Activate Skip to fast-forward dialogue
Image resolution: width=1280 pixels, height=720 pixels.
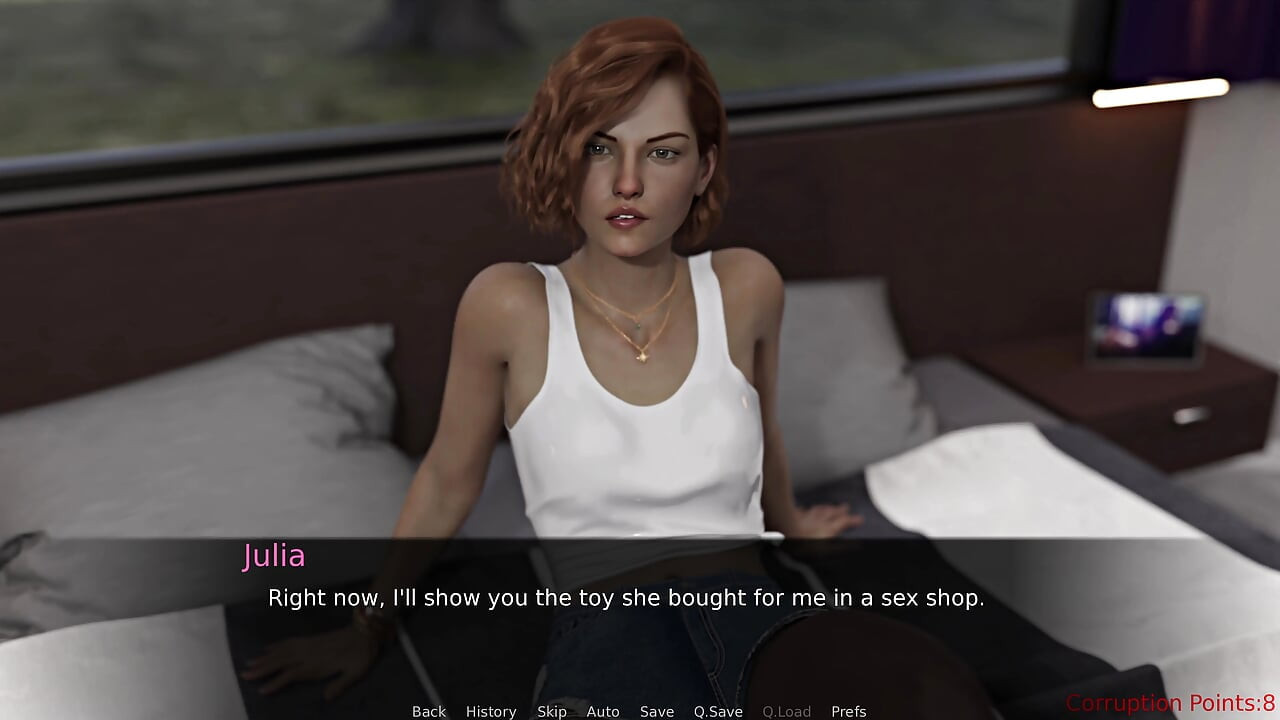(552, 711)
